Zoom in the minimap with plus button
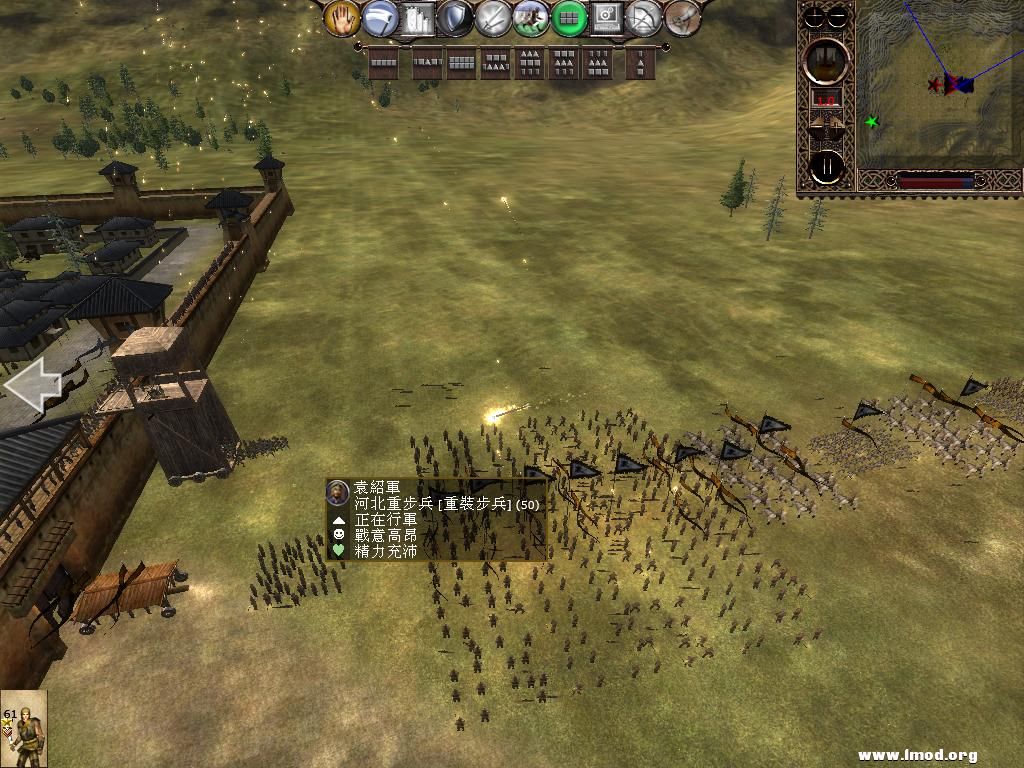 pyautogui.click(x=815, y=16)
